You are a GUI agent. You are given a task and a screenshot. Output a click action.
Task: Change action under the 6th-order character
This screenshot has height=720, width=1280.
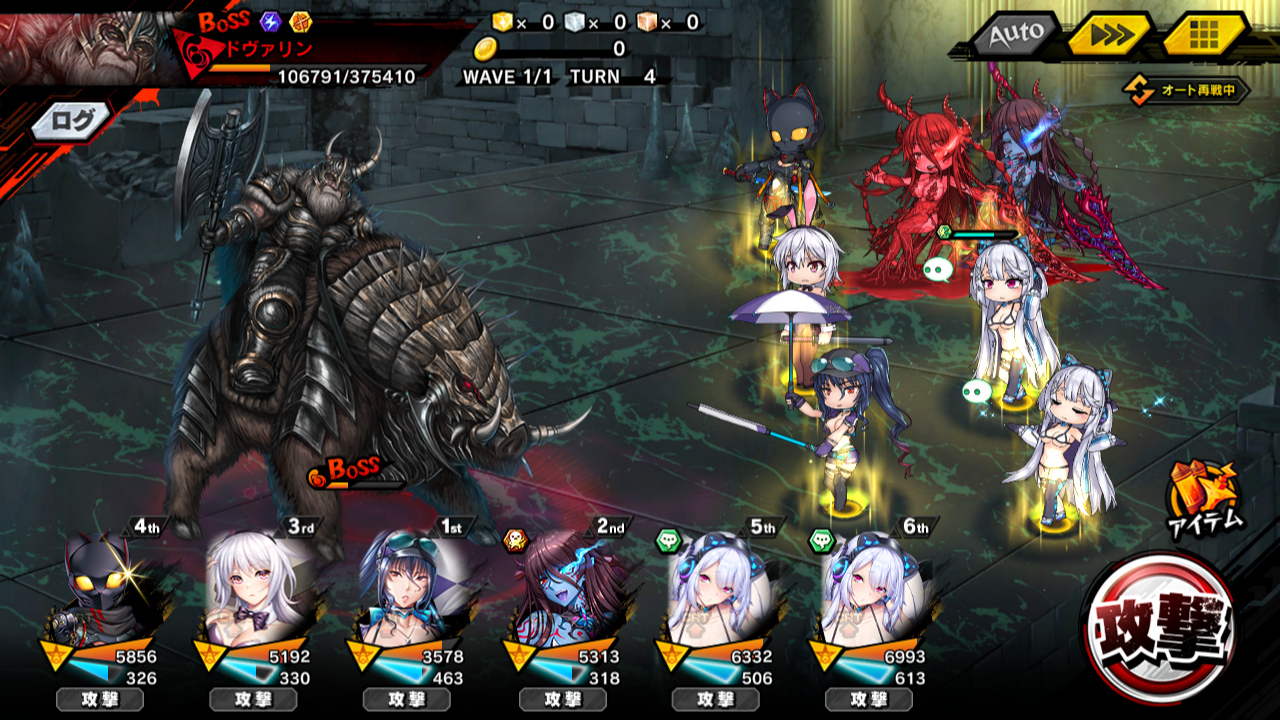[x=869, y=699]
